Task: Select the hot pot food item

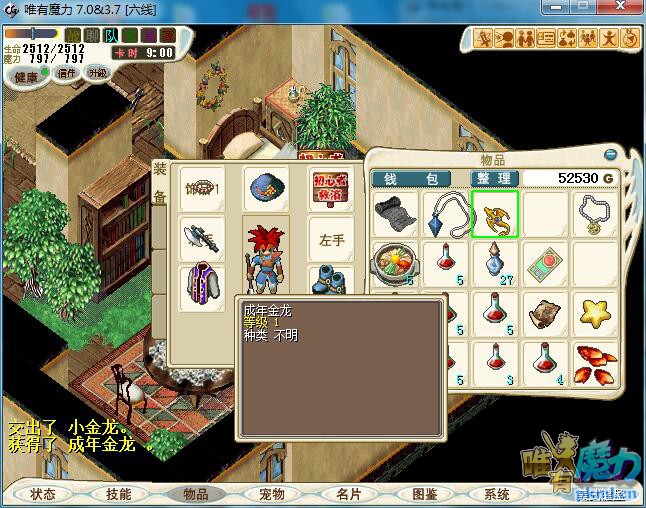Action: point(393,265)
